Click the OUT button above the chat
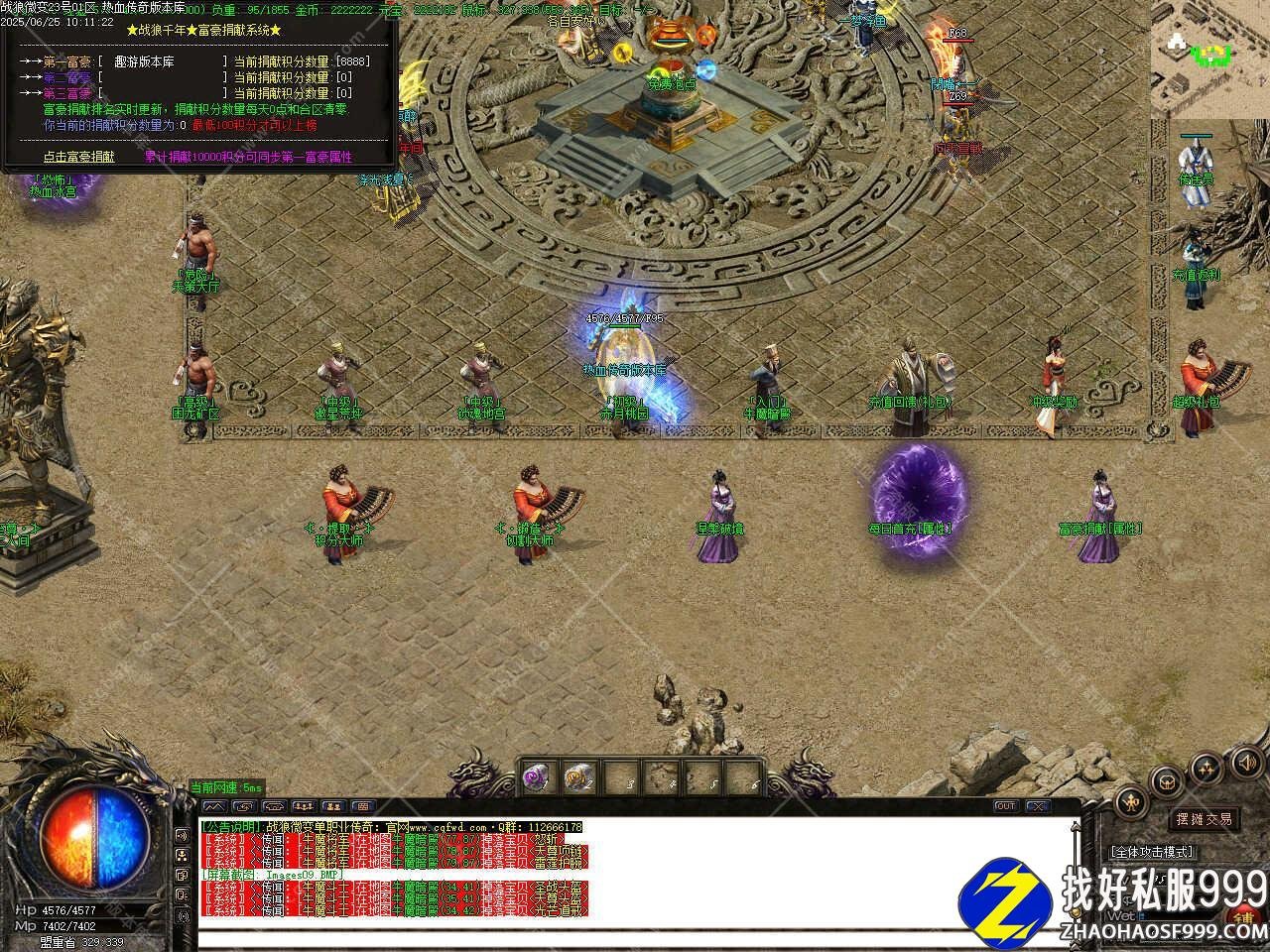This screenshot has width=1270, height=952. click(x=1005, y=806)
